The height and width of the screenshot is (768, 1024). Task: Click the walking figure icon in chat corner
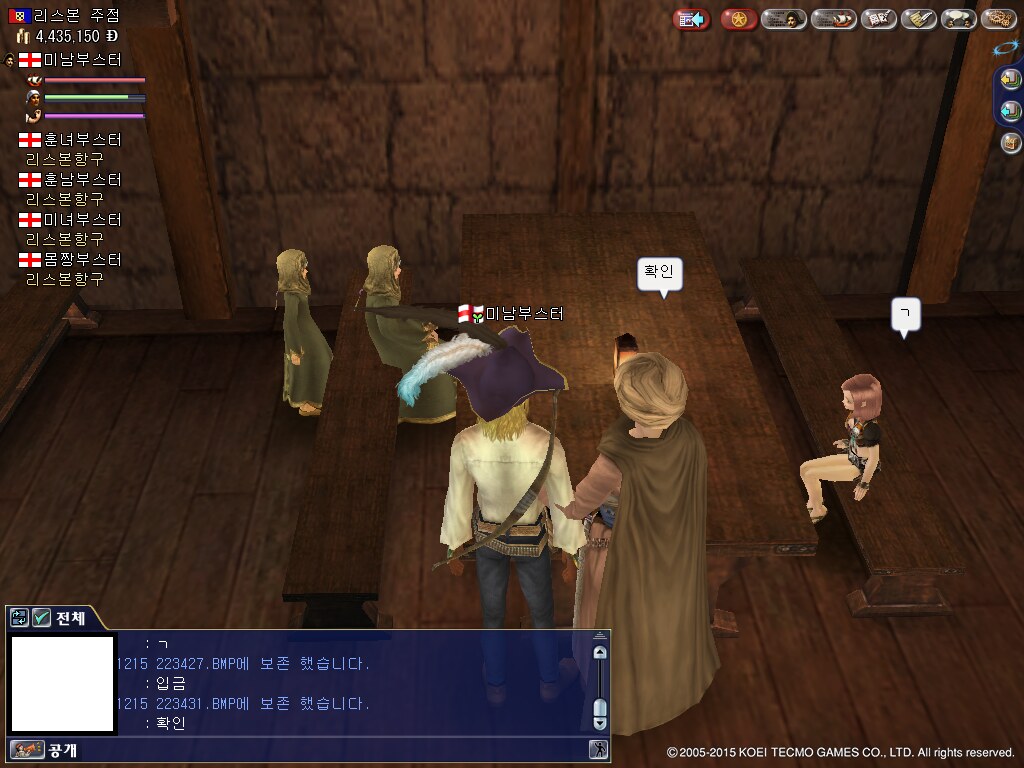(599, 749)
